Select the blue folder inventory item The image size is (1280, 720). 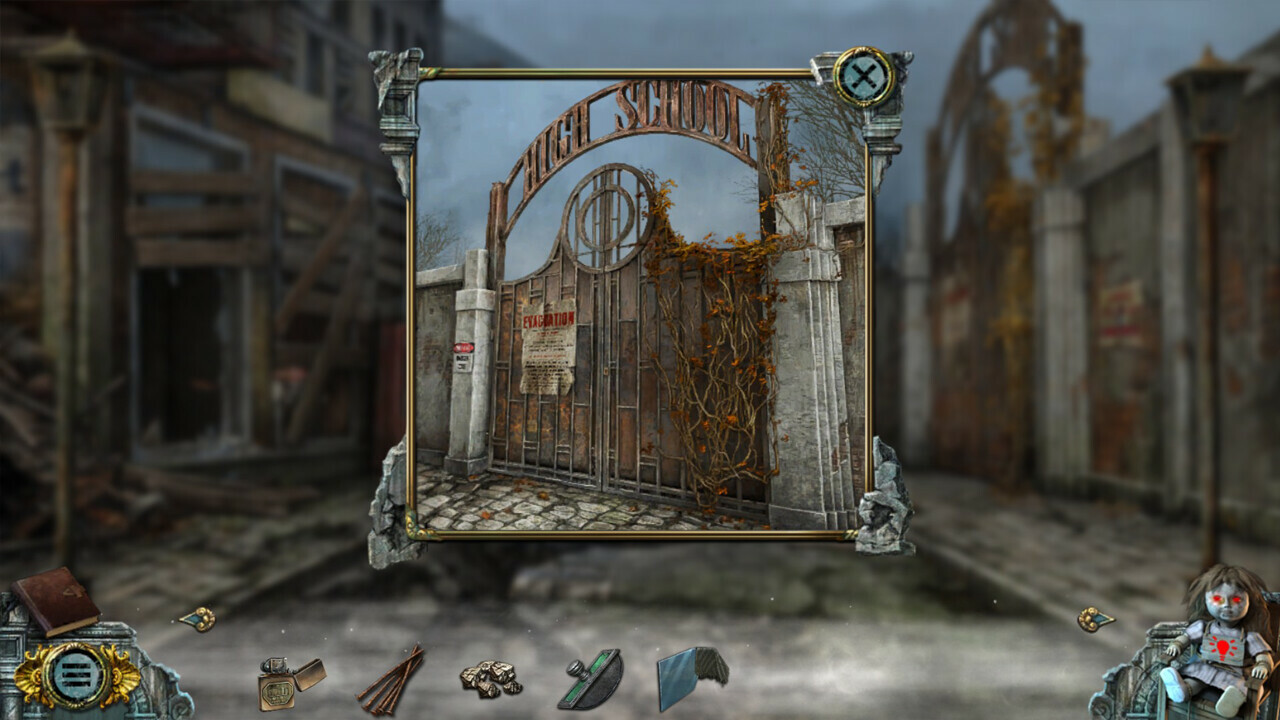[692, 676]
